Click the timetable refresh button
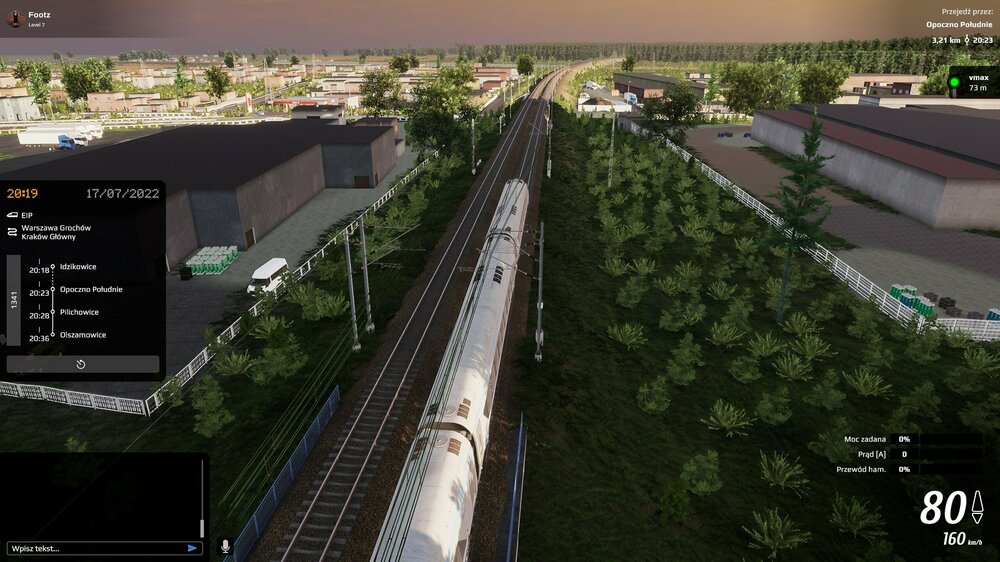The width and height of the screenshot is (1000, 562). click(81, 364)
